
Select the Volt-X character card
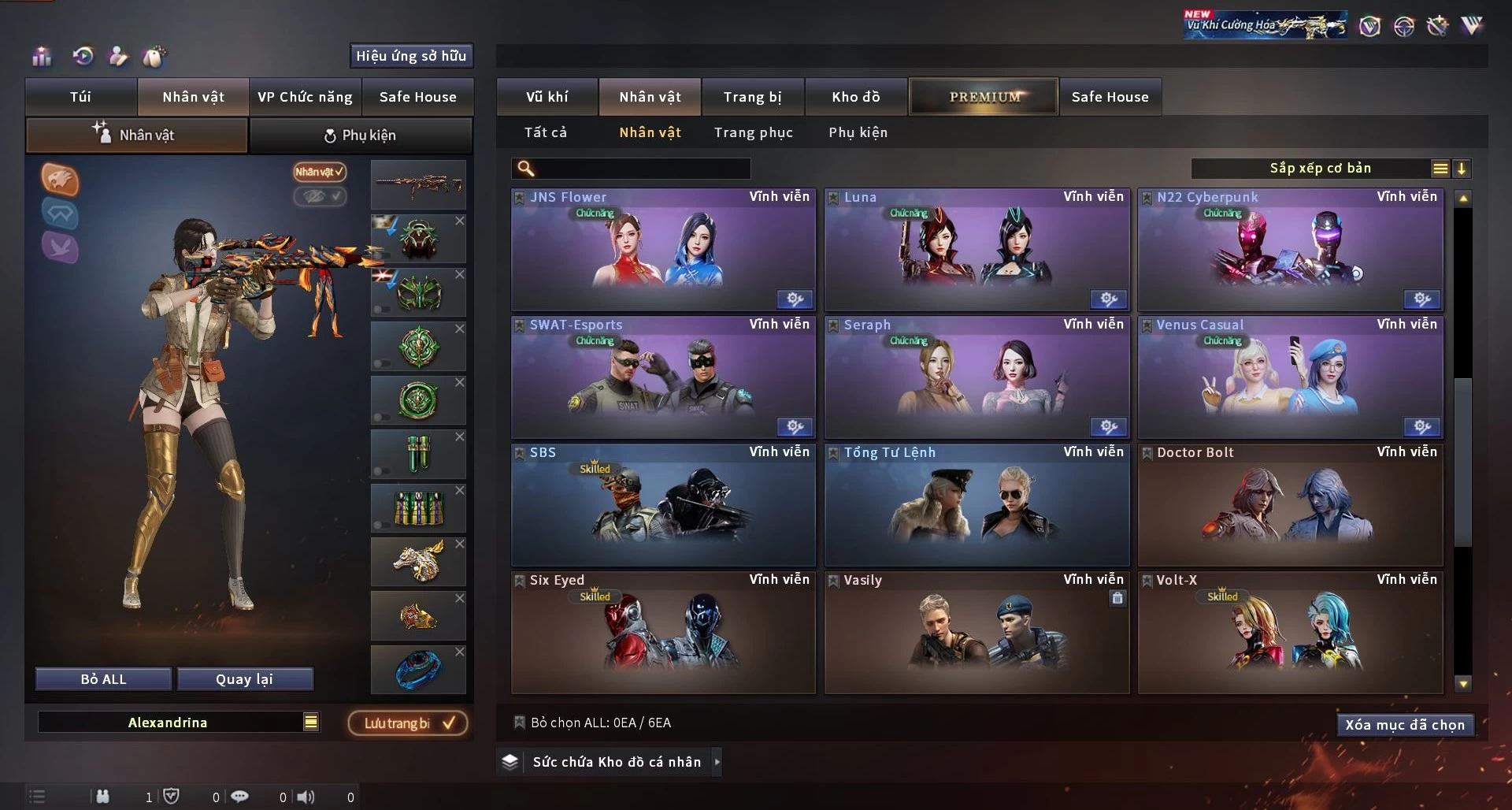pyautogui.click(x=1290, y=633)
